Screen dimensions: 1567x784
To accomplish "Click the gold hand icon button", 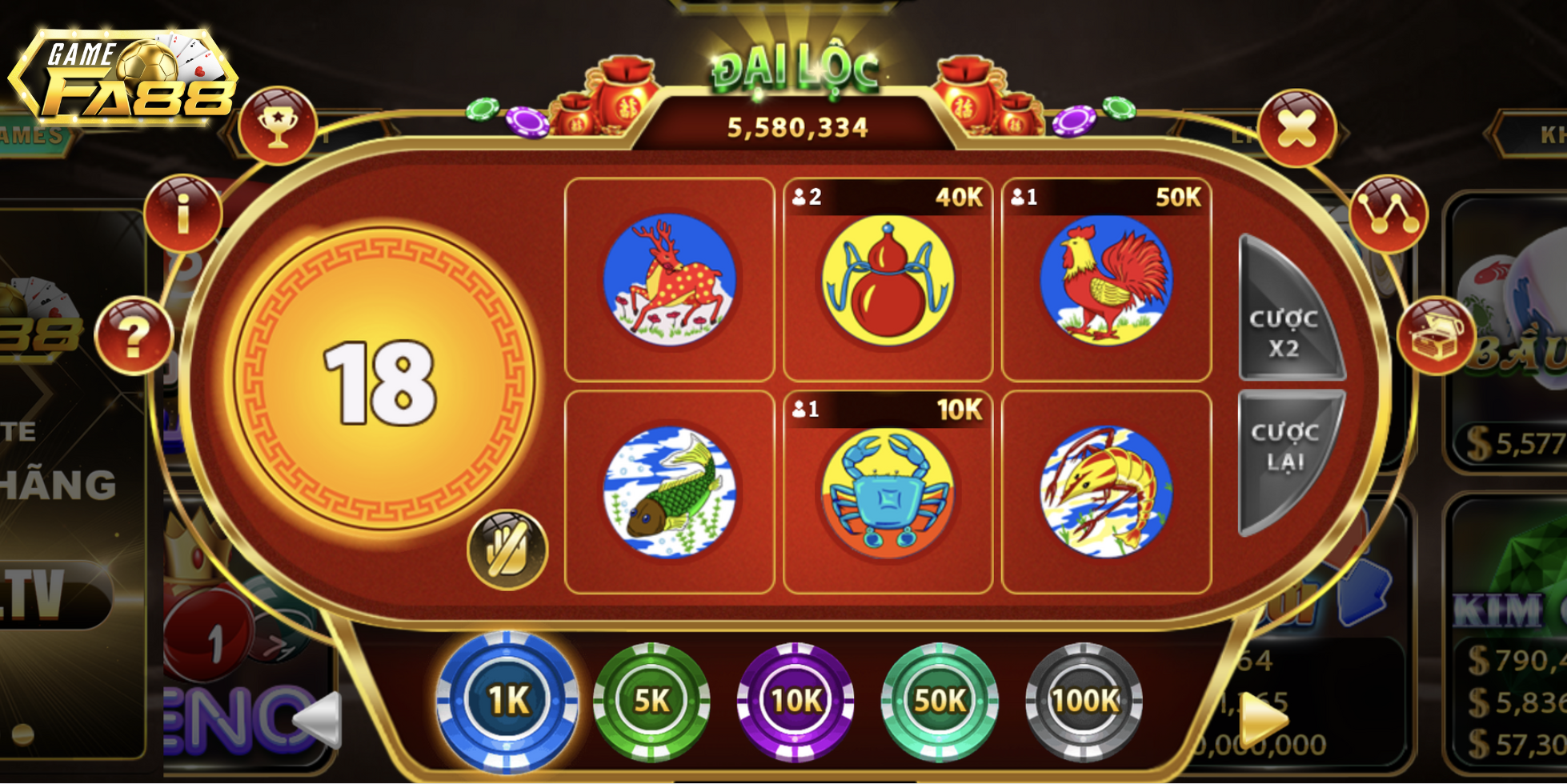I will [x=507, y=550].
